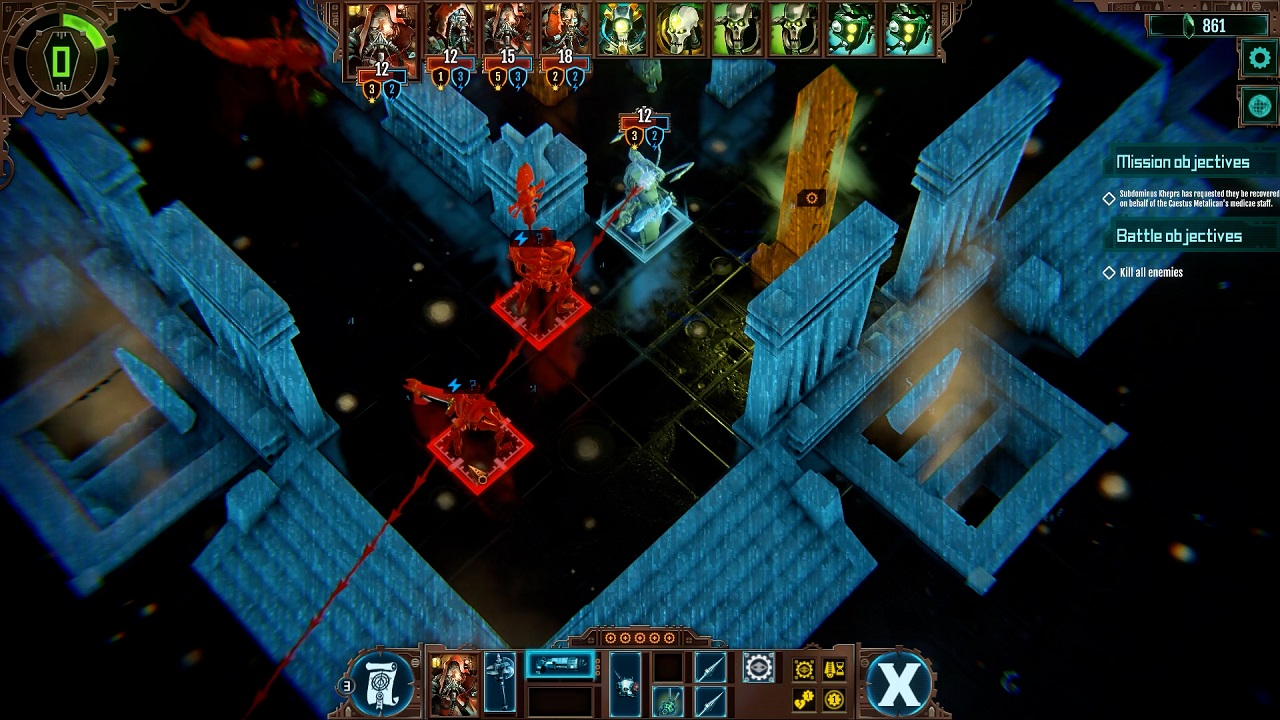
Task: Expand the Battle objectives header
Action: [x=1178, y=236]
